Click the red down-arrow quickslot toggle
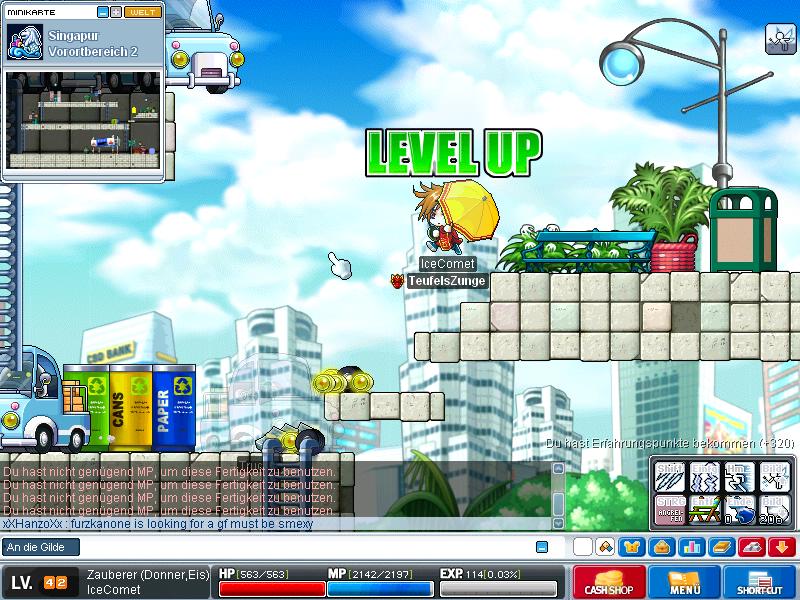 coord(781,547)
